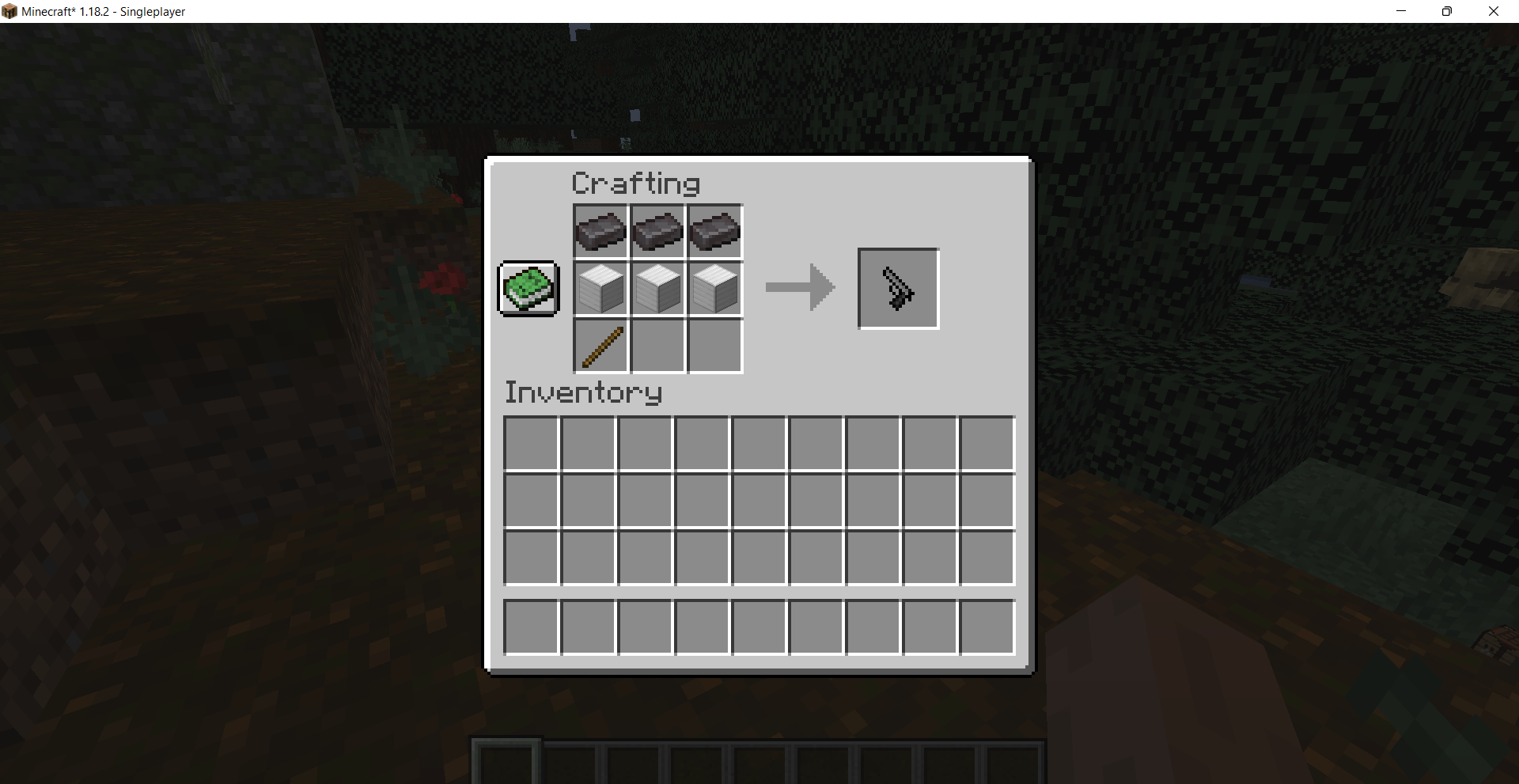Click the empty slot beside the stick
Screen dimensions: 1519x784
pos(657,346)
